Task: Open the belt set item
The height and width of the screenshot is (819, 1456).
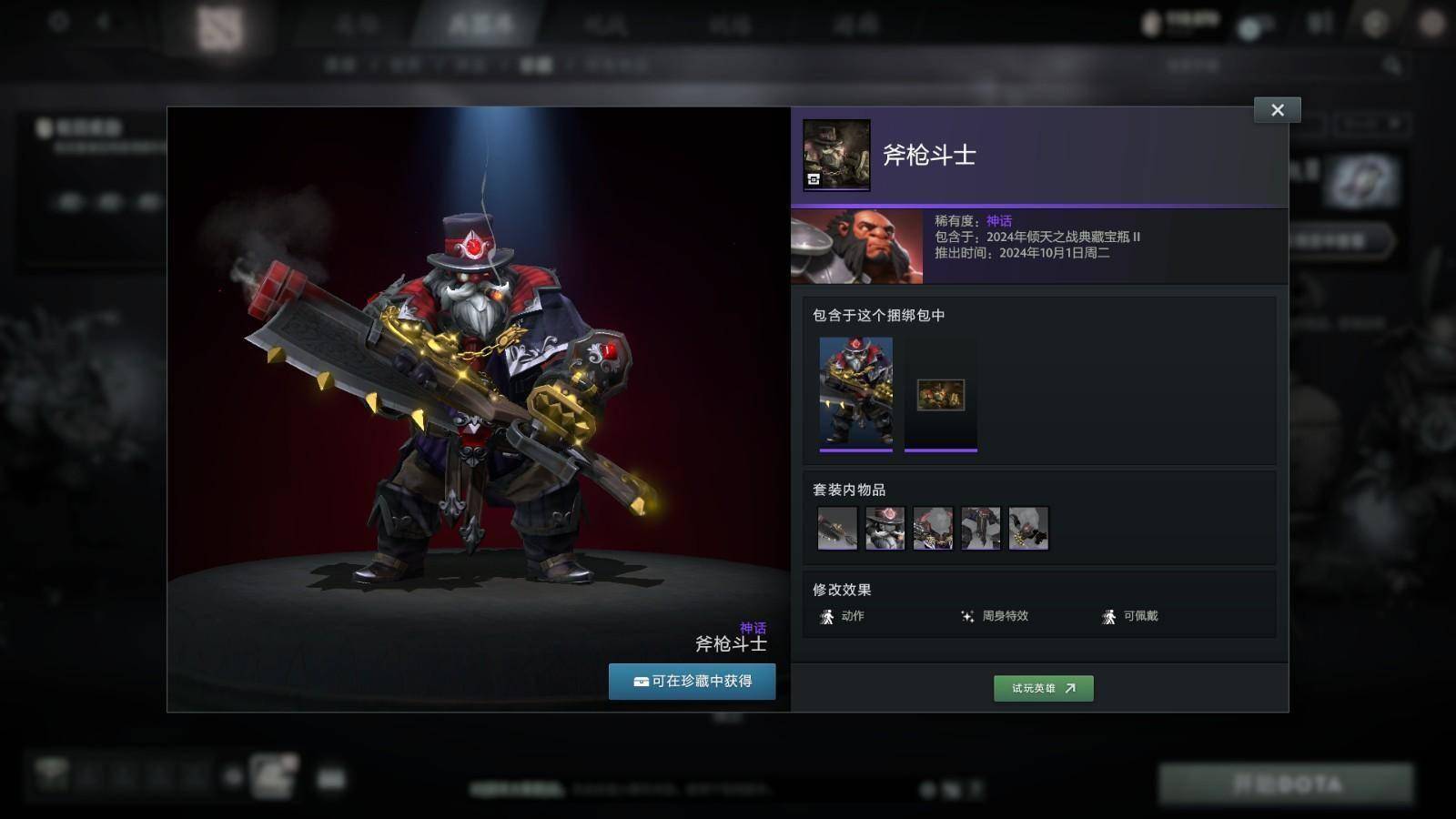Action: (981, 528)
